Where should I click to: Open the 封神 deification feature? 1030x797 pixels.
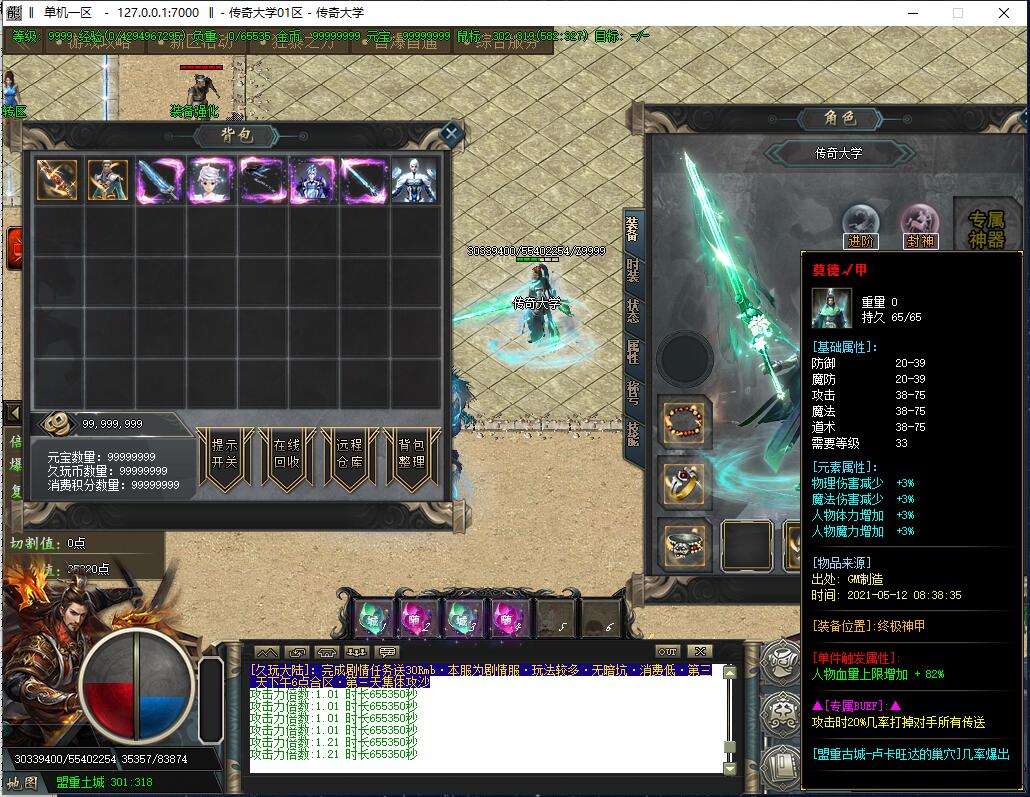click(x=919, y=225)
